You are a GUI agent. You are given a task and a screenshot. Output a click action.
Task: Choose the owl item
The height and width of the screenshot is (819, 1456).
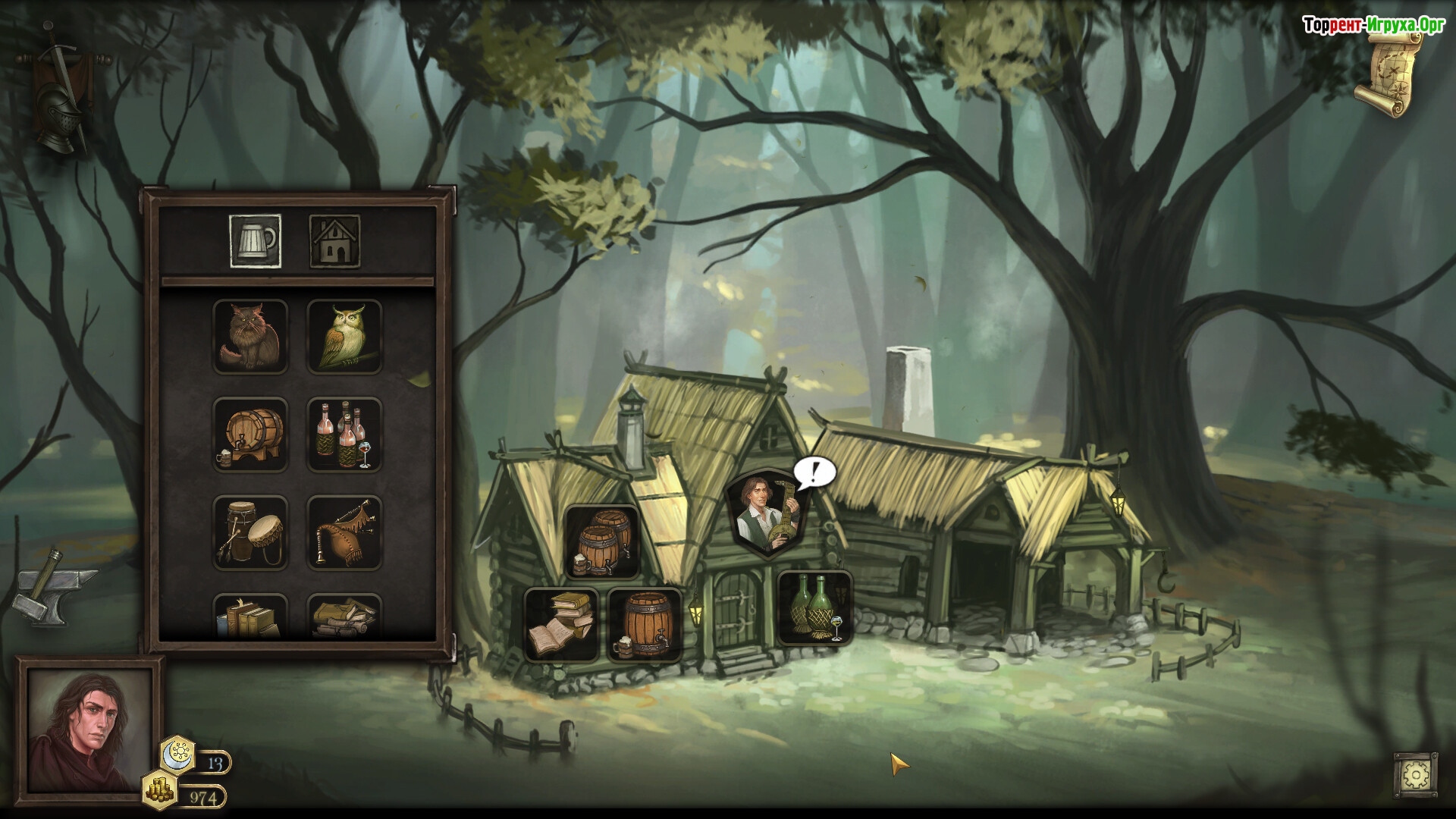coord(344,337)
